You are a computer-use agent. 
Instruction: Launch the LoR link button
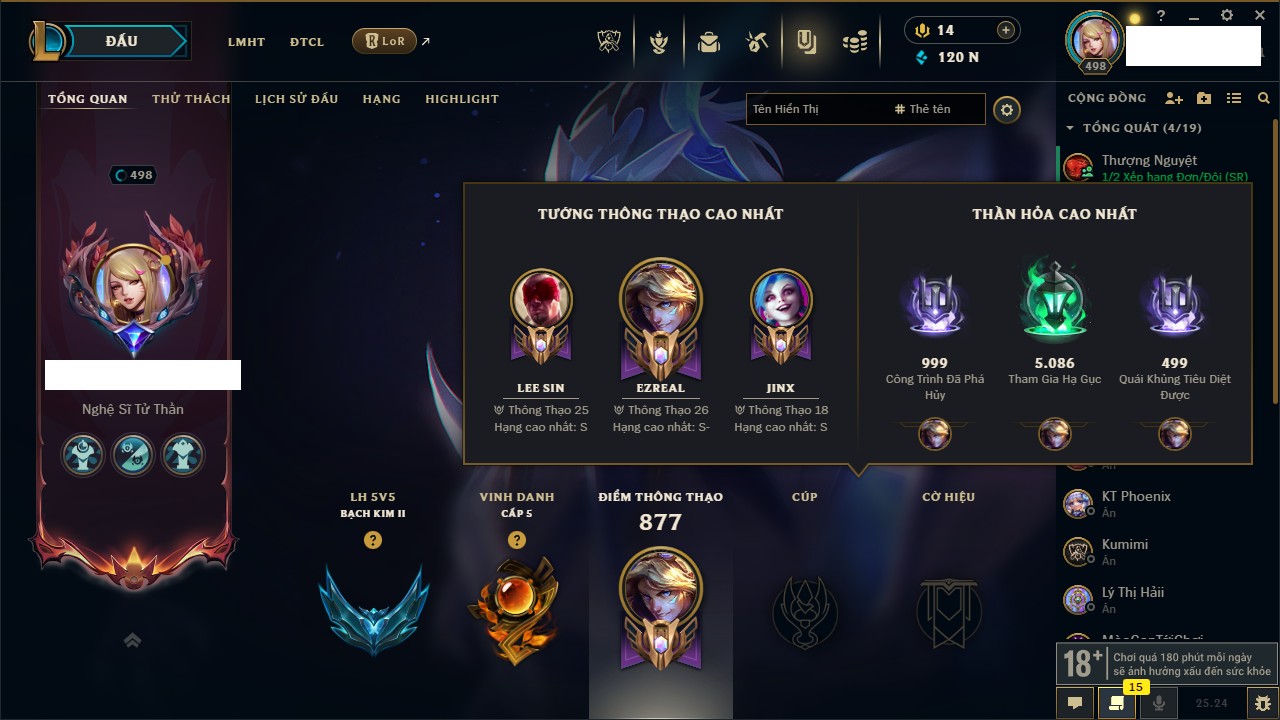pyautogui.click(x=385, y=42)
